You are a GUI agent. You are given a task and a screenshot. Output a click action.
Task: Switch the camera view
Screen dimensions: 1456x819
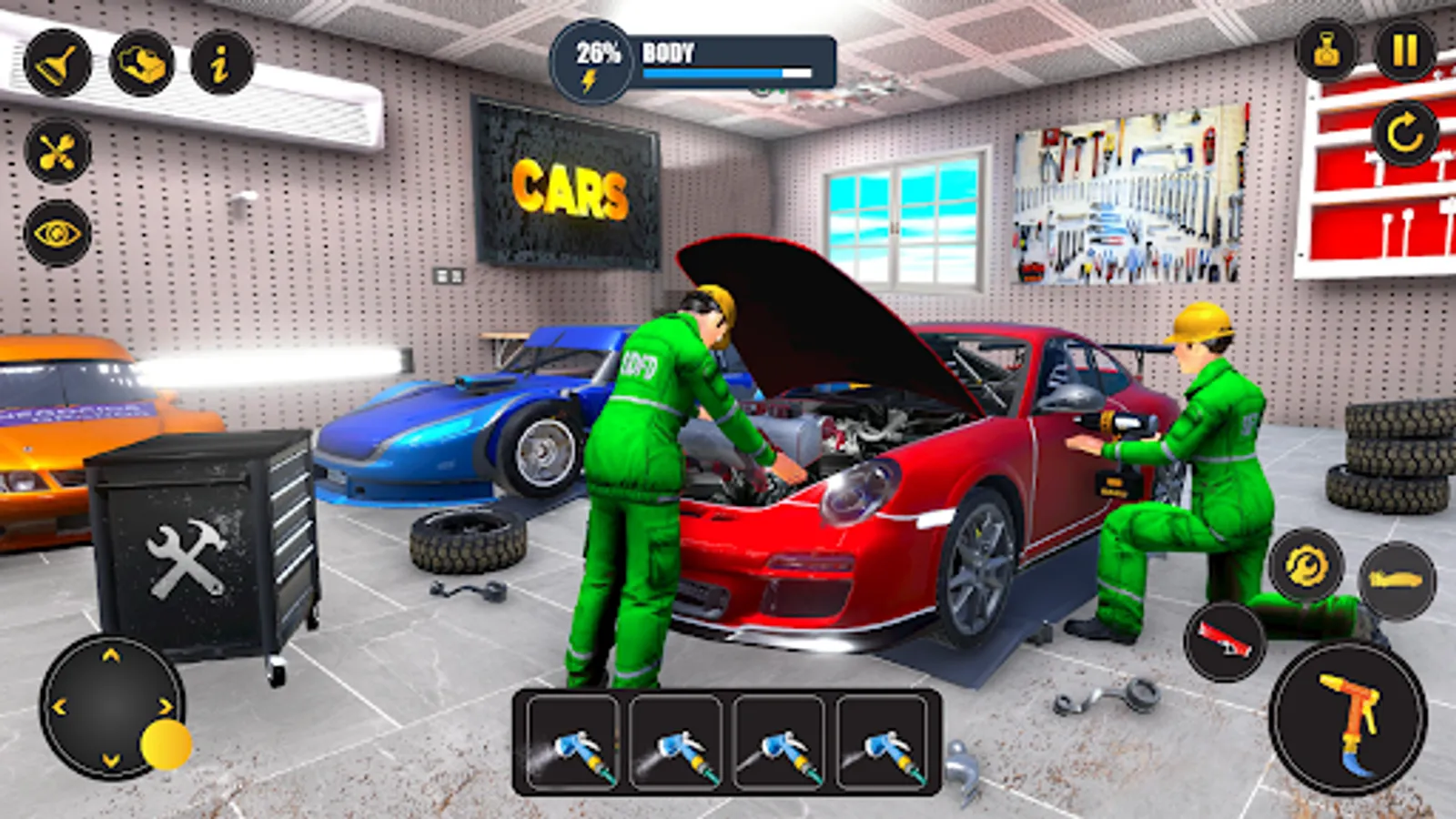point(1326,50)
